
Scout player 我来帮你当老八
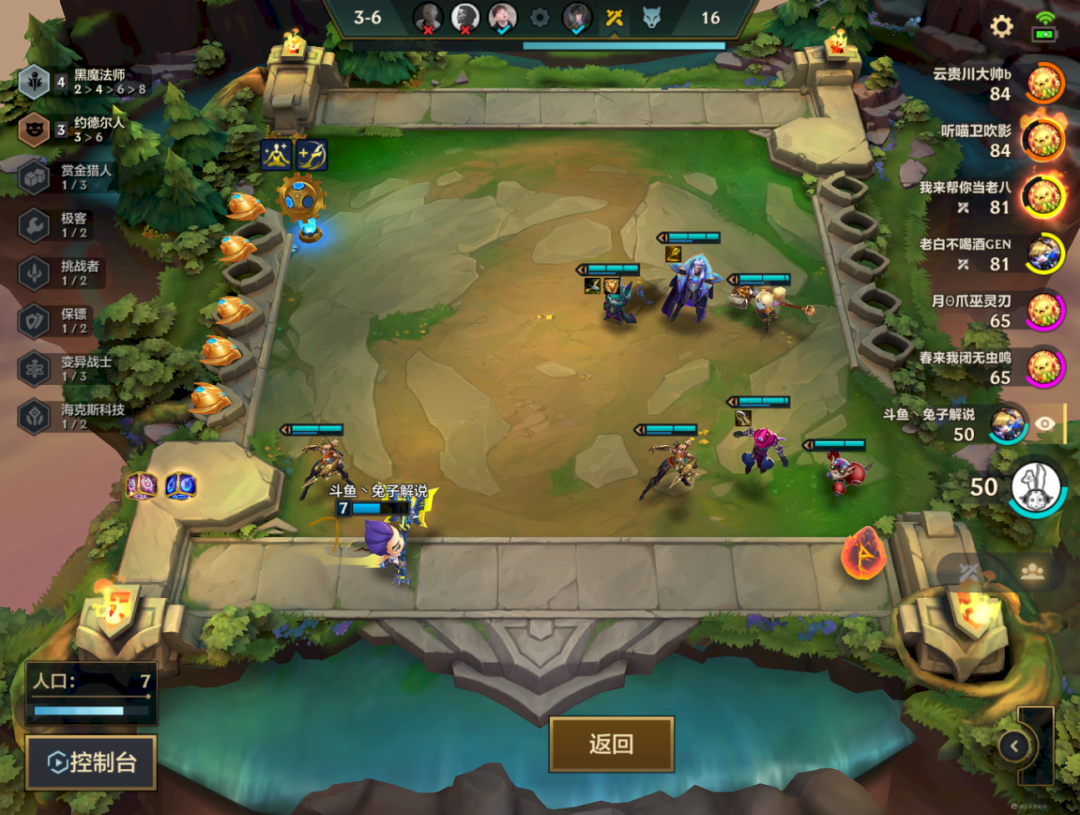1043,197
